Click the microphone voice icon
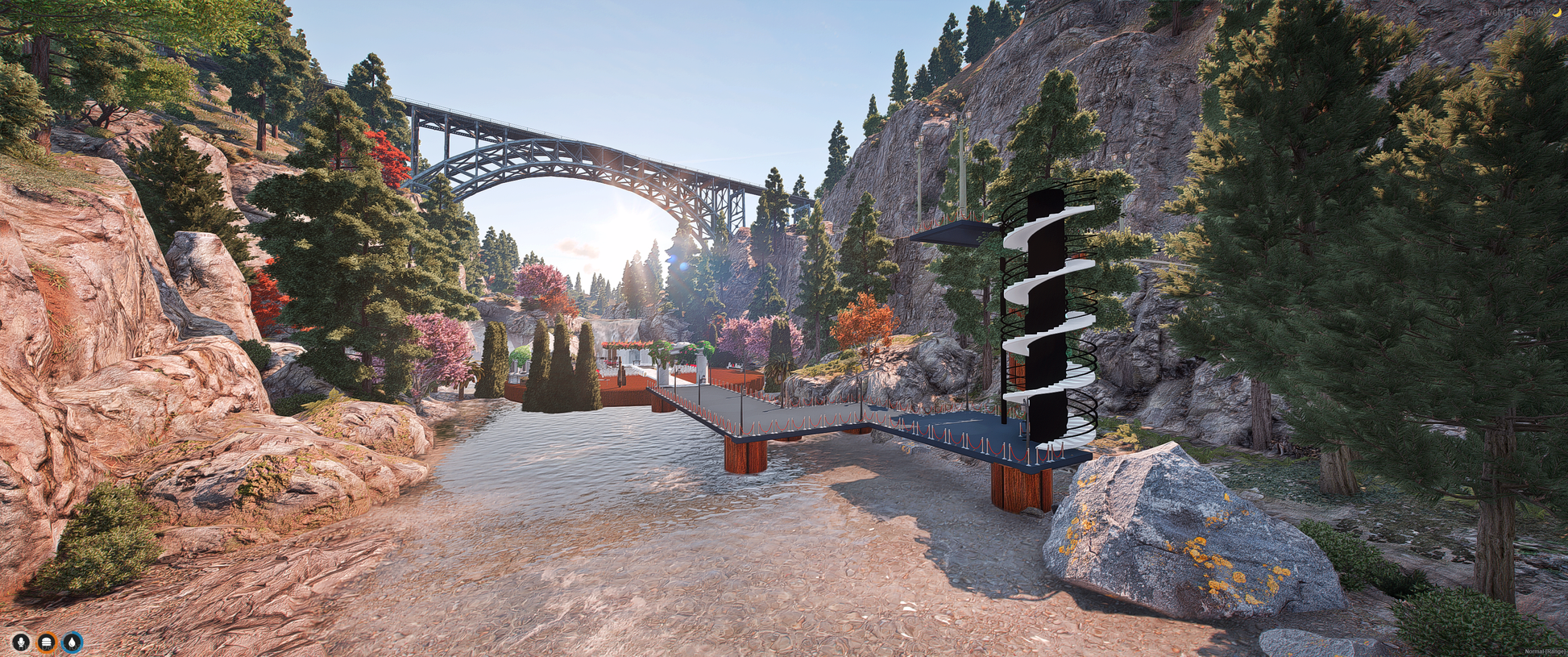The height and width of the screenshot is (657, 1568). click(x=21, y=642)
